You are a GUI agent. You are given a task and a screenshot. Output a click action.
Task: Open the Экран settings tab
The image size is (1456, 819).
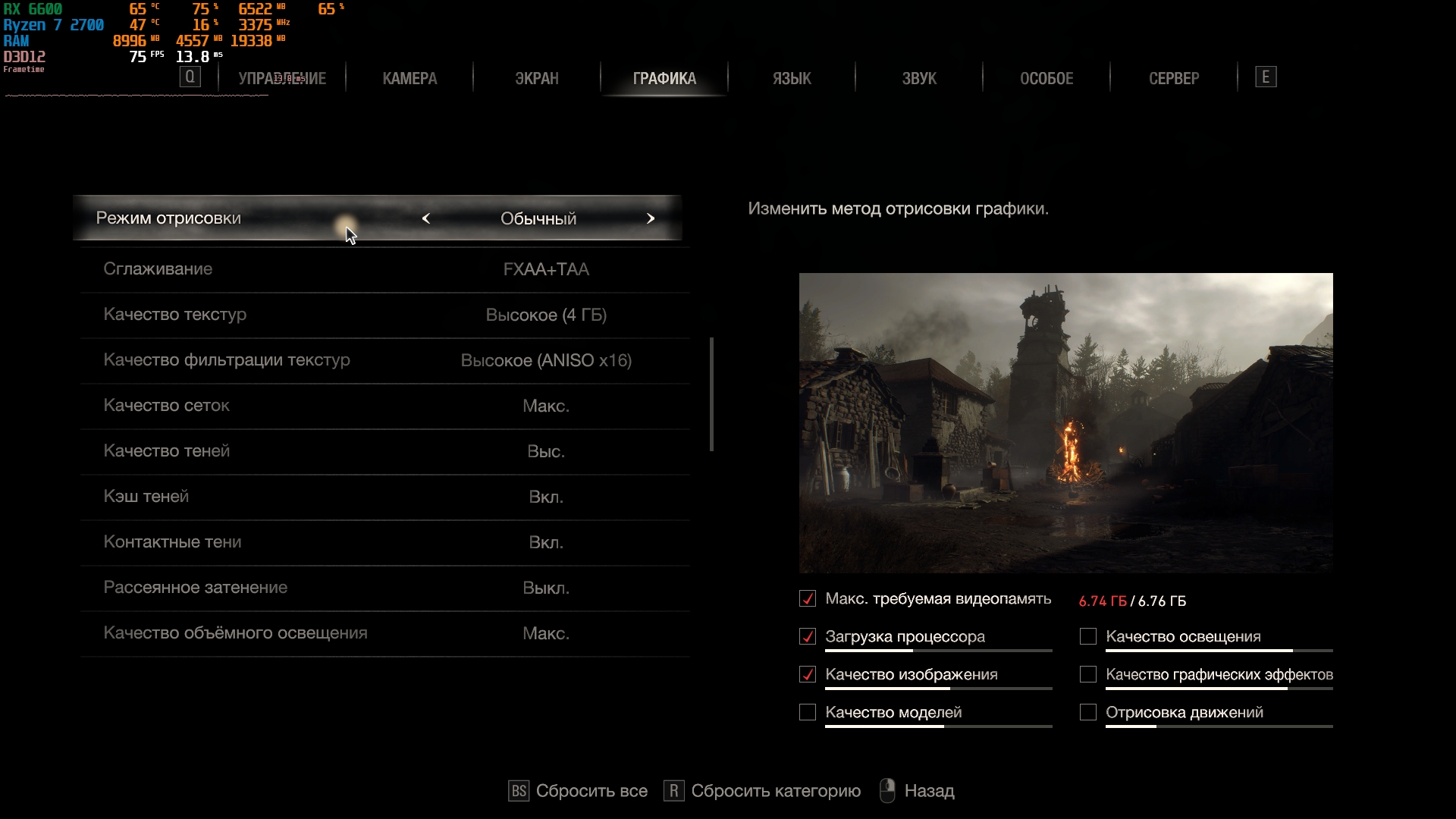coord(537,78)
